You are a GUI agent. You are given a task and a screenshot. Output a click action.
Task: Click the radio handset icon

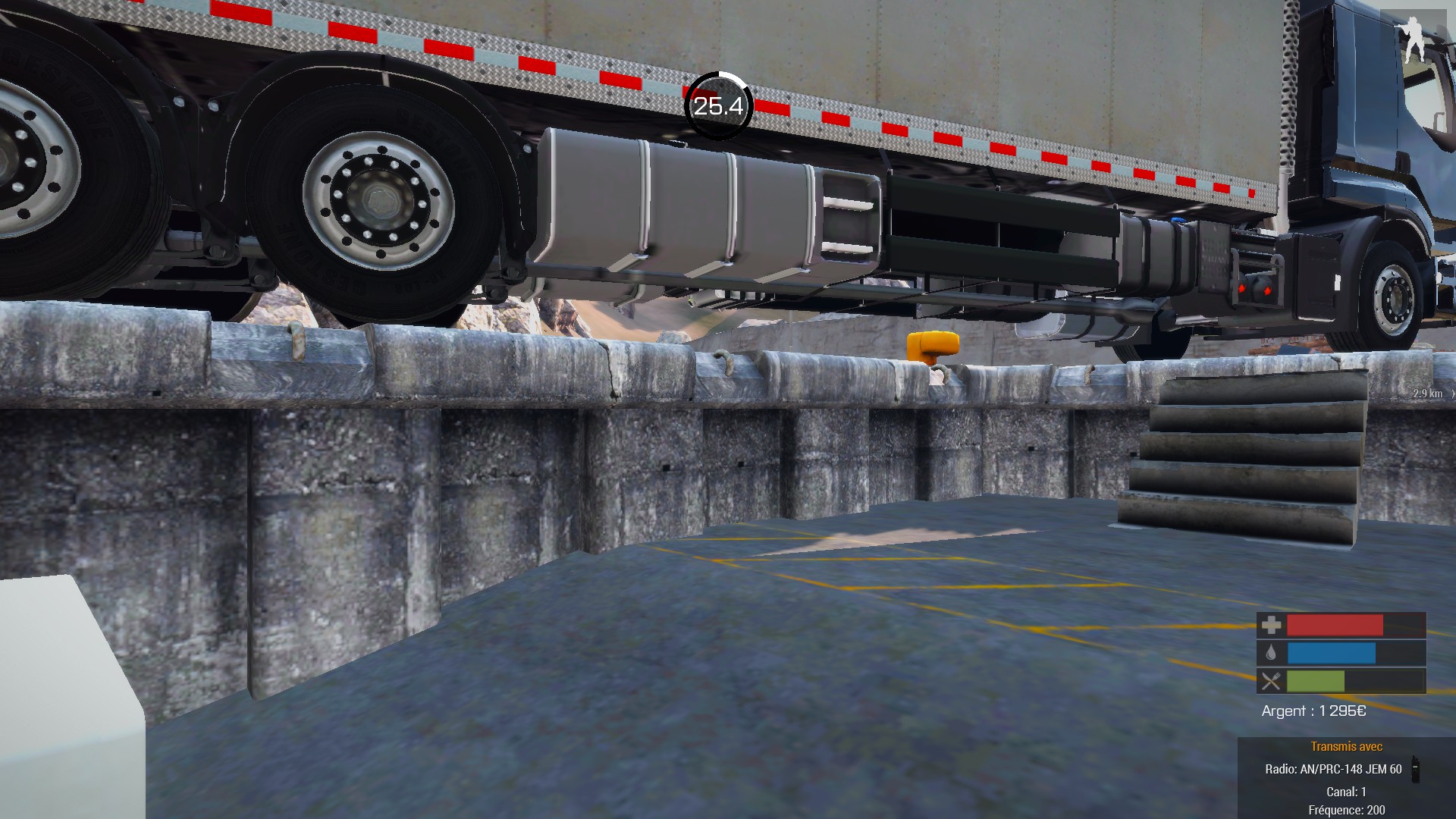(1414, 768)
